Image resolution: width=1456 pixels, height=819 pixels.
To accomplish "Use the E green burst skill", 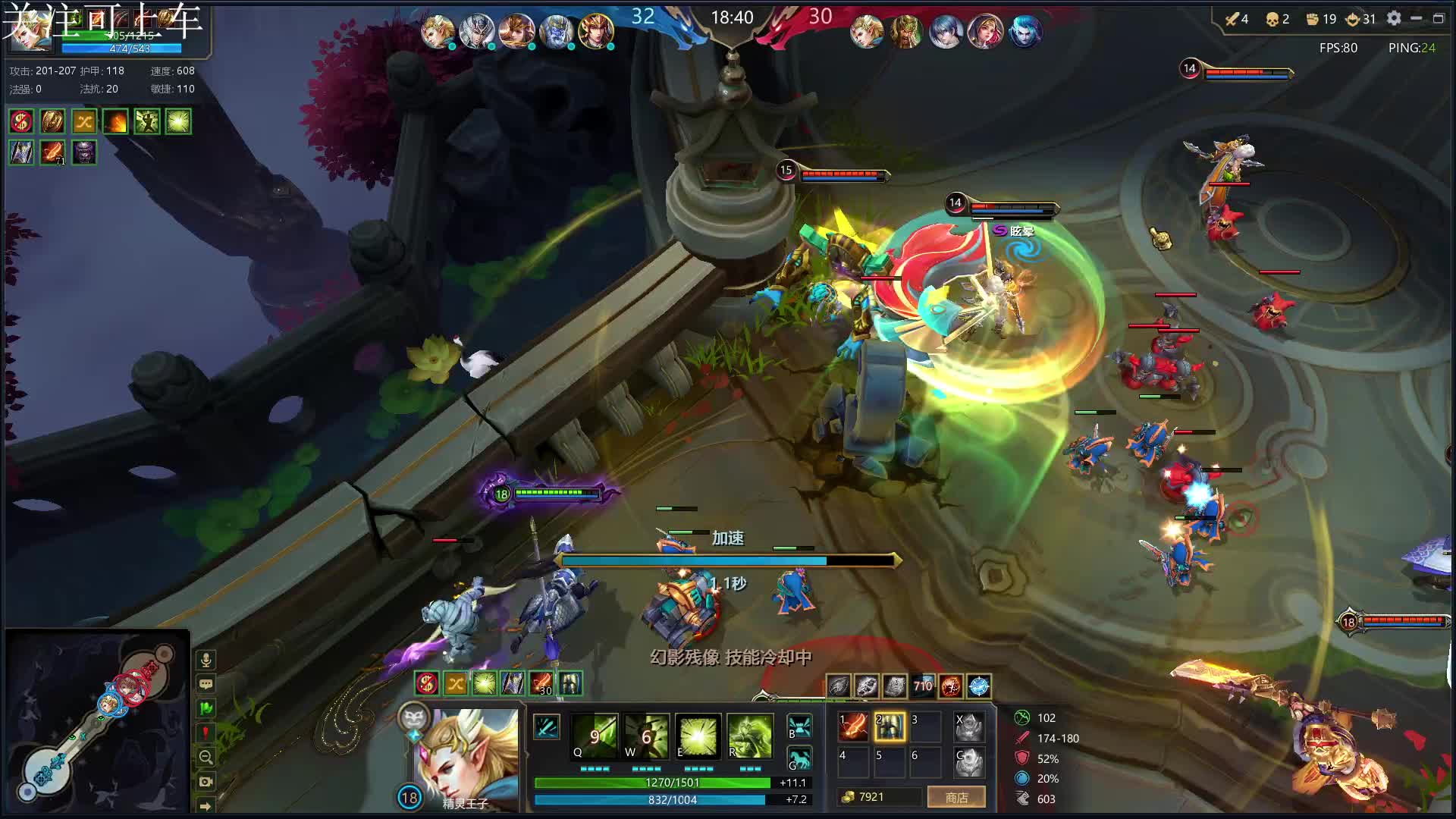I will tap(698, 736).
